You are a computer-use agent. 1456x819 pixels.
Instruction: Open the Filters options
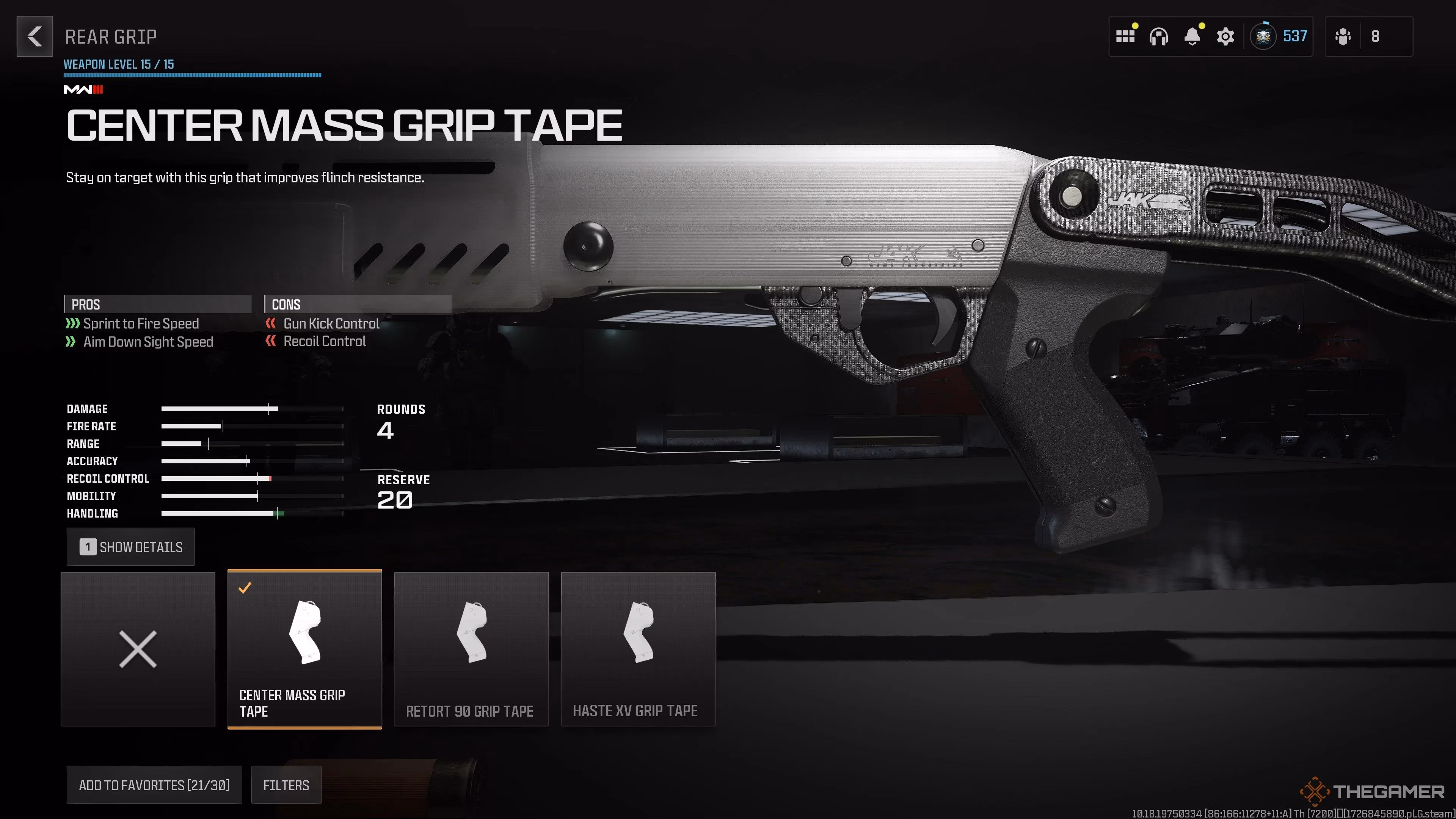coord(286,785)
